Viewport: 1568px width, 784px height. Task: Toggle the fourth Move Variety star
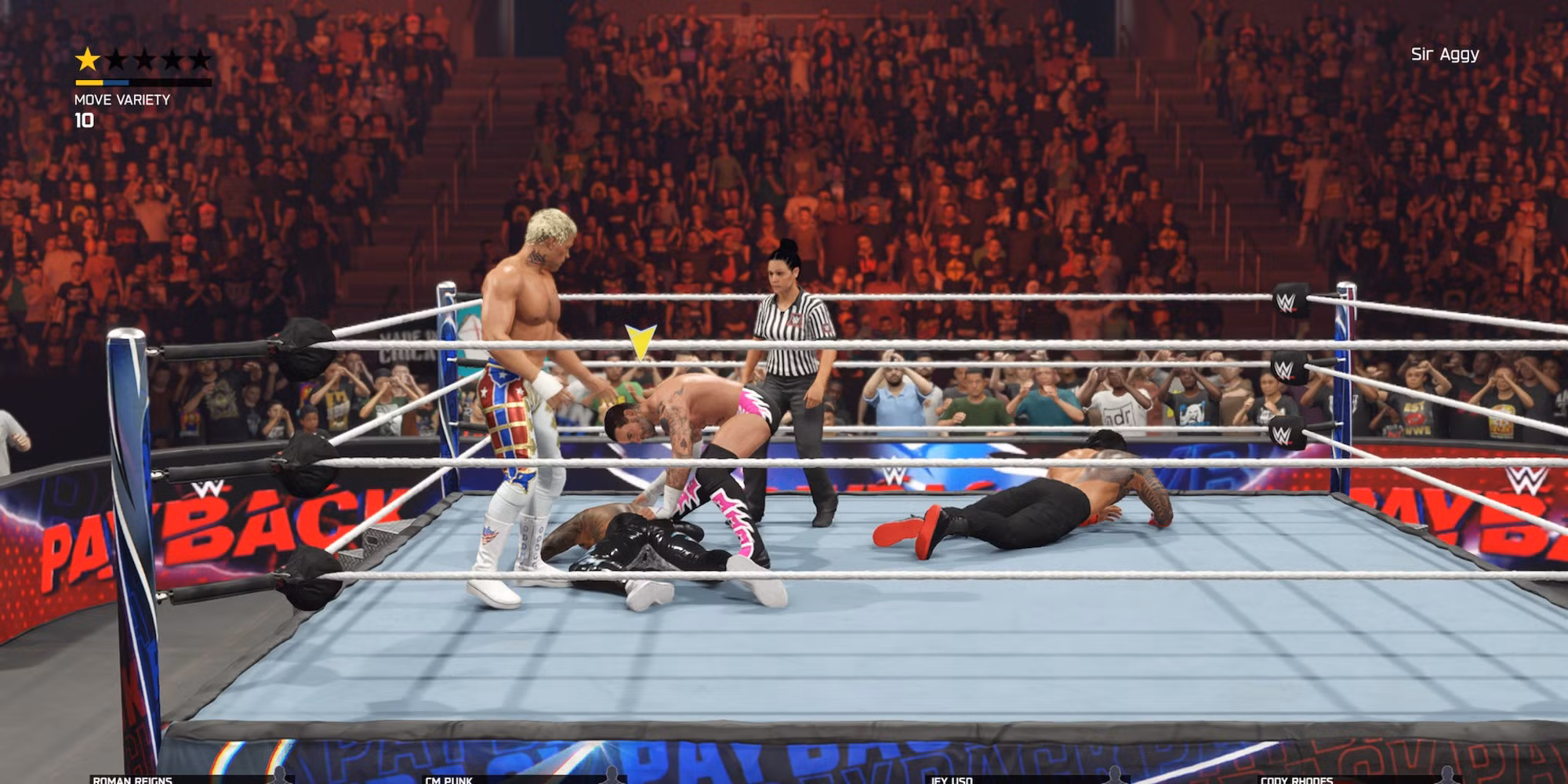pos(172,57)
